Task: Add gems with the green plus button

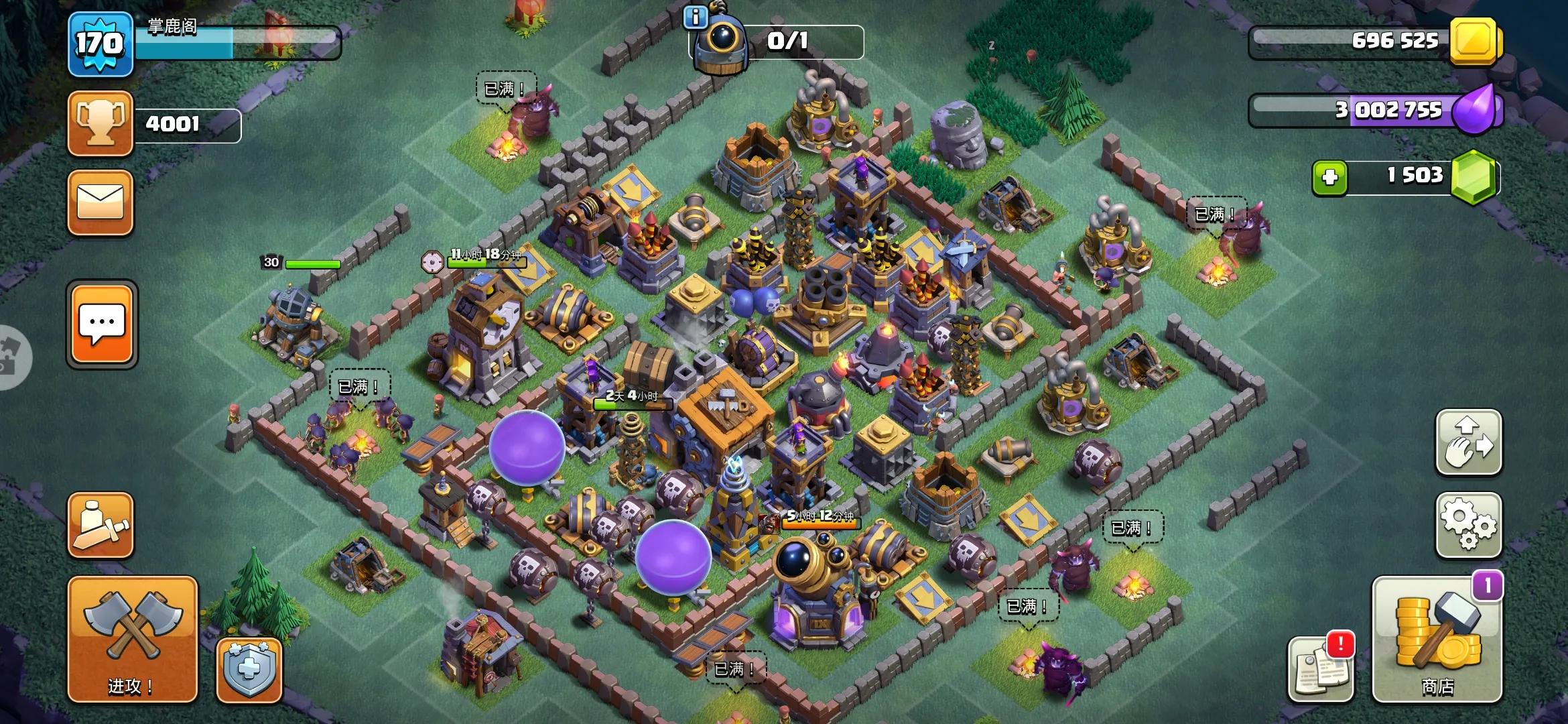Action: pos(1330,177)
